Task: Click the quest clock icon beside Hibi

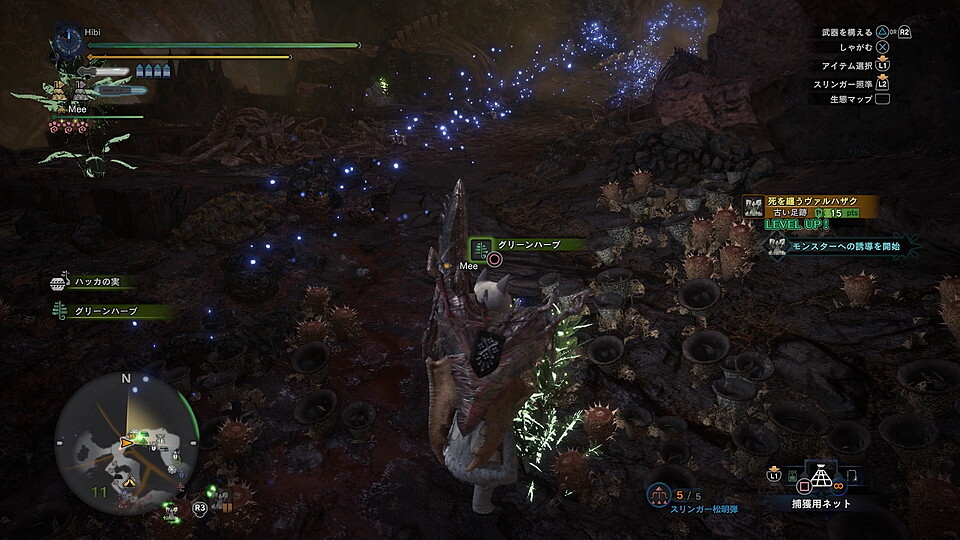Action: 68,41
